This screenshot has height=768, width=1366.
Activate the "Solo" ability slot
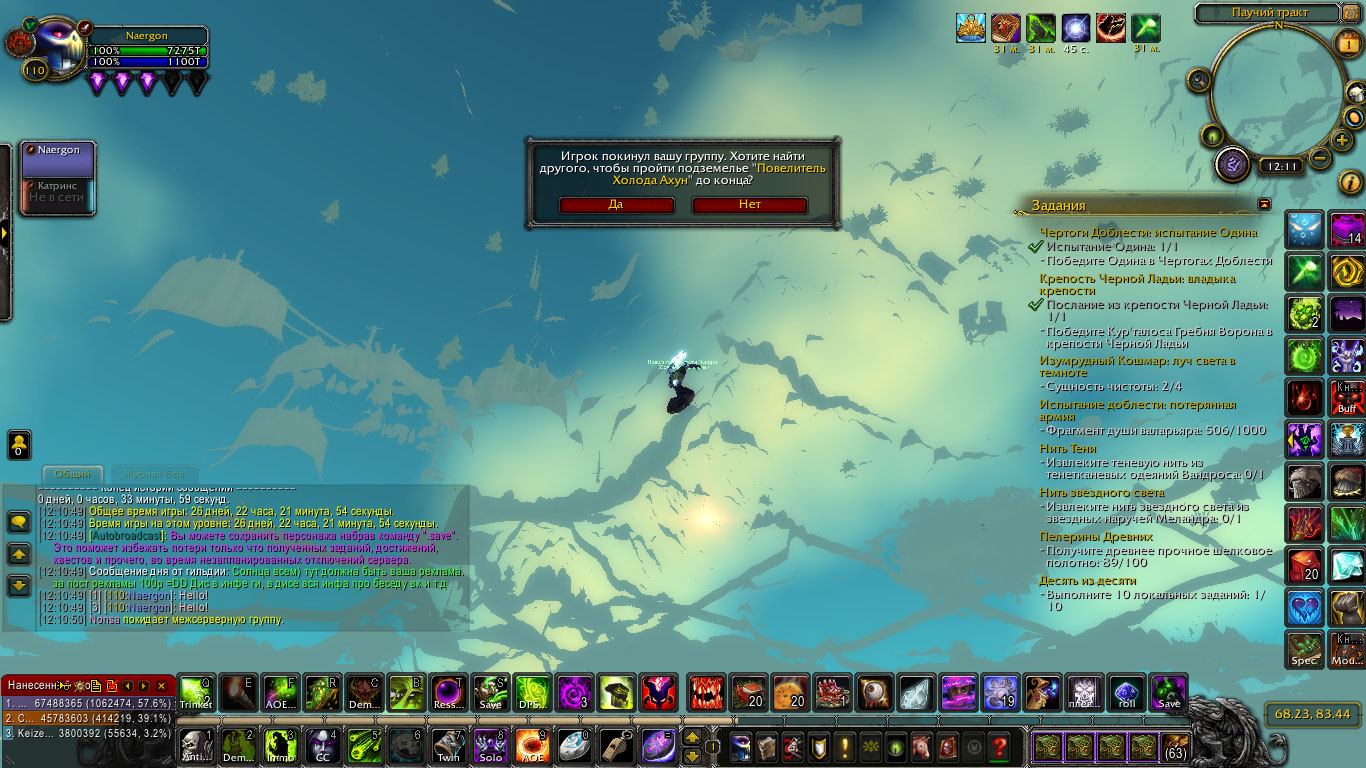[490, 746]
